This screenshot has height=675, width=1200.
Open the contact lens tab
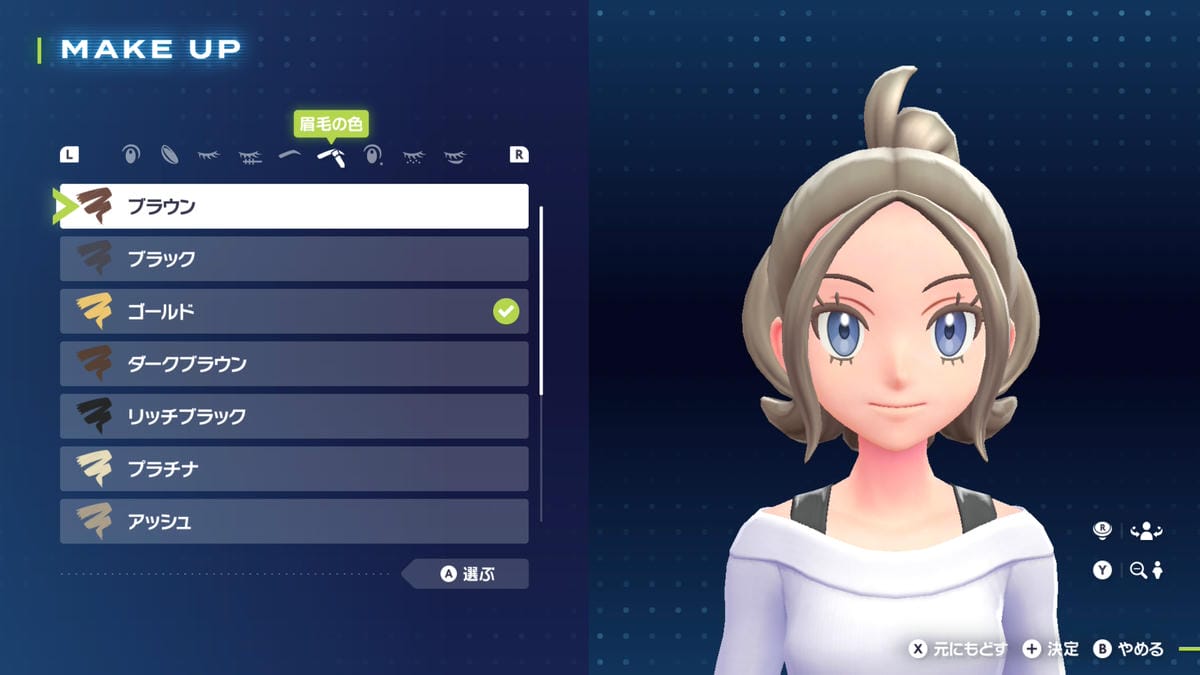170,155
